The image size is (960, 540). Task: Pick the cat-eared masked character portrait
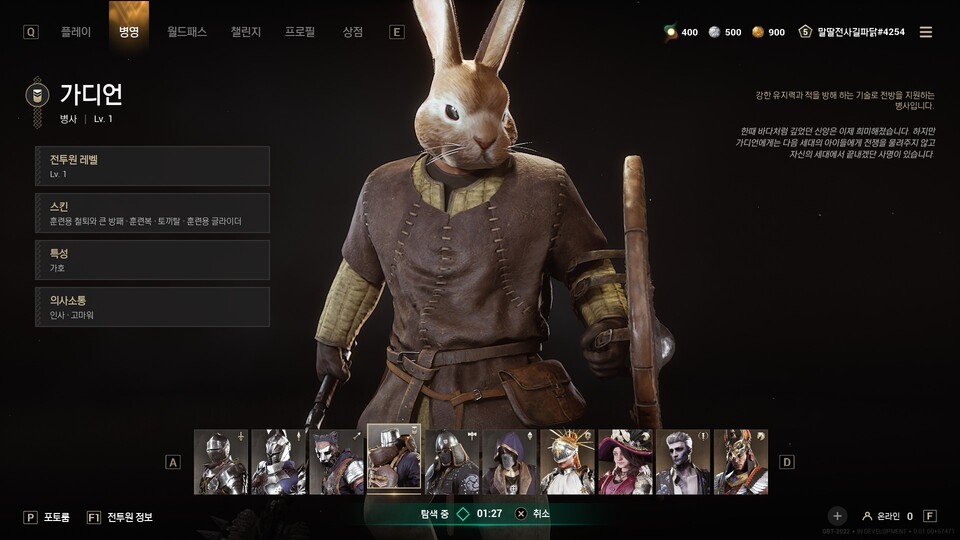(x=337, y=462)
